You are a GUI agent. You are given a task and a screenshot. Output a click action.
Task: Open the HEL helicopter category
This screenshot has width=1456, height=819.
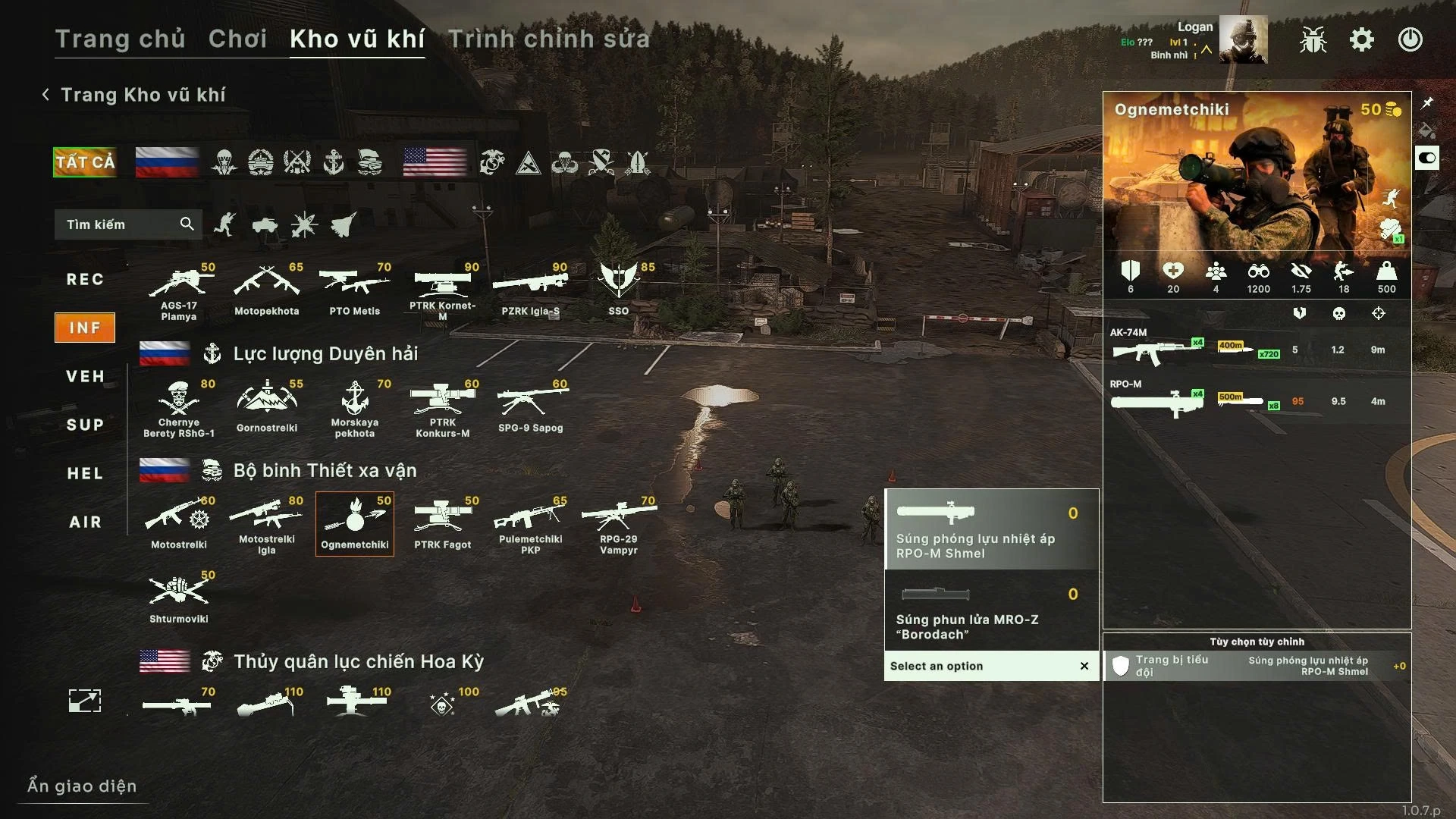(x=85, y=473)
